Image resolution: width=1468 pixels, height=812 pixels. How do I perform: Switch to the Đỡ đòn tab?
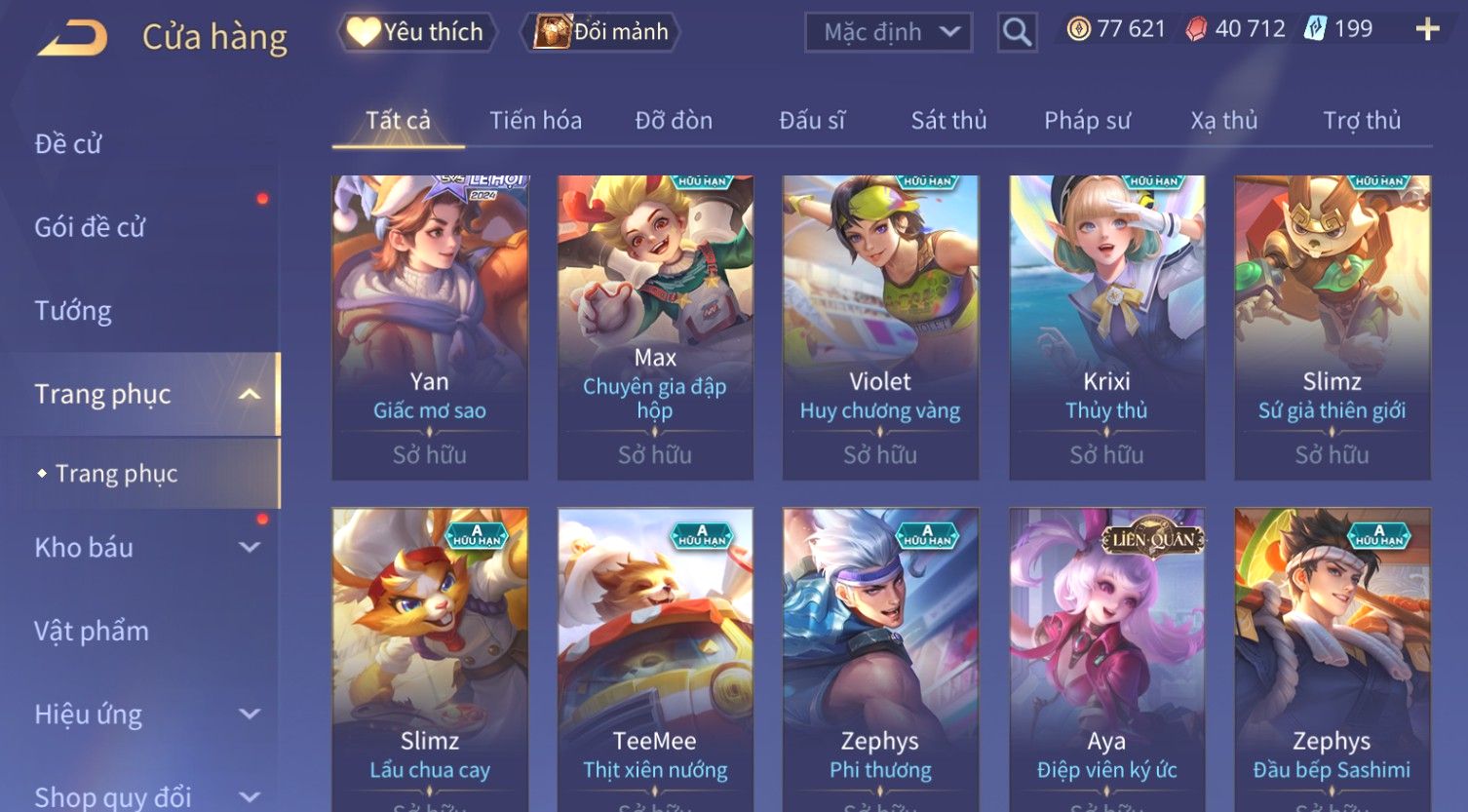[x=674, y=121]
